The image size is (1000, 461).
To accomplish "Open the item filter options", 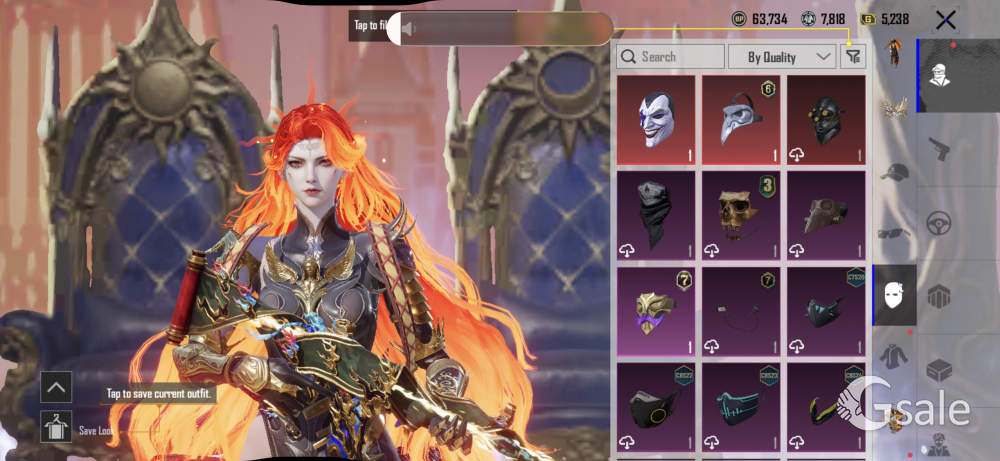I will click(x=852, y=57).
